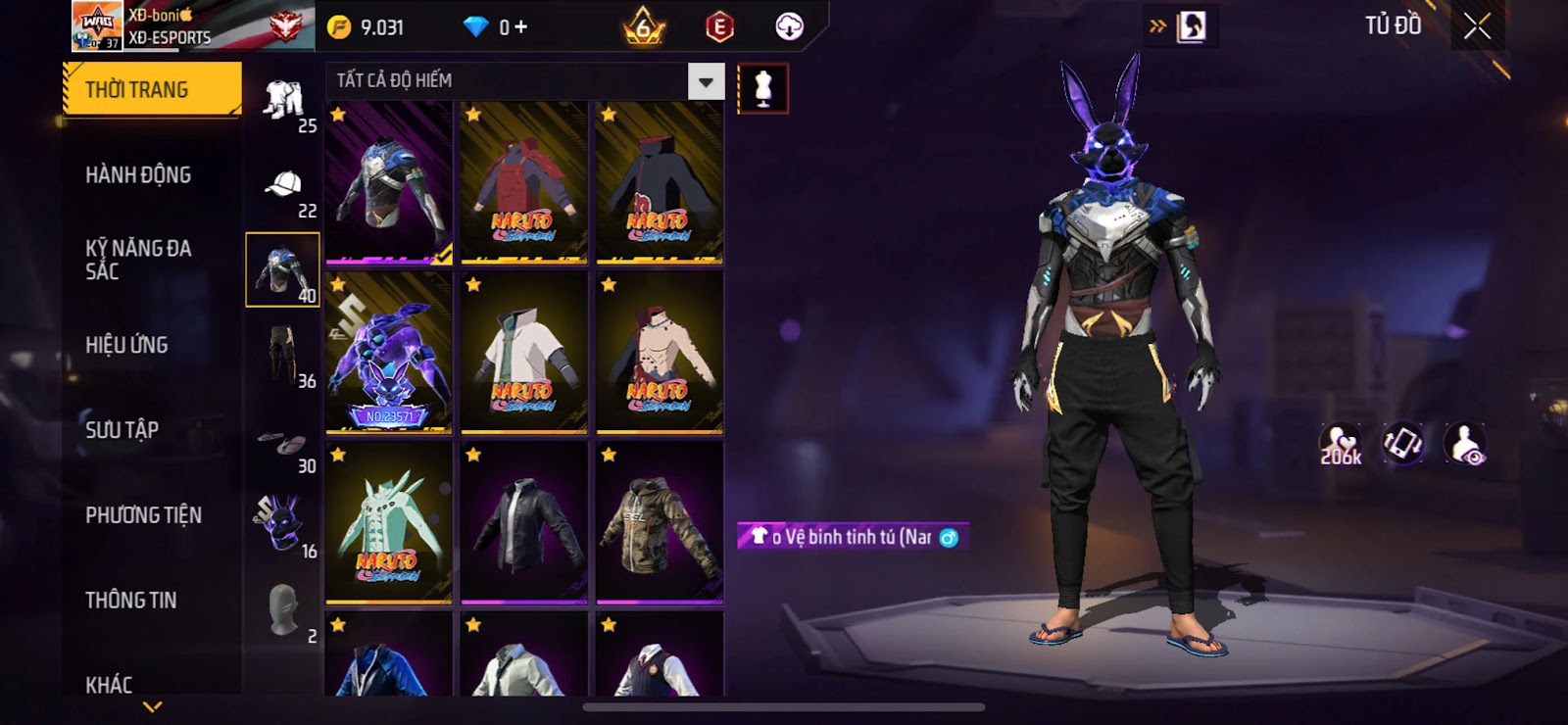Image resolution: width=1568 pixels, height=725 pixels.
Task: Select the sandals category with 30 items
Action: 283,447
